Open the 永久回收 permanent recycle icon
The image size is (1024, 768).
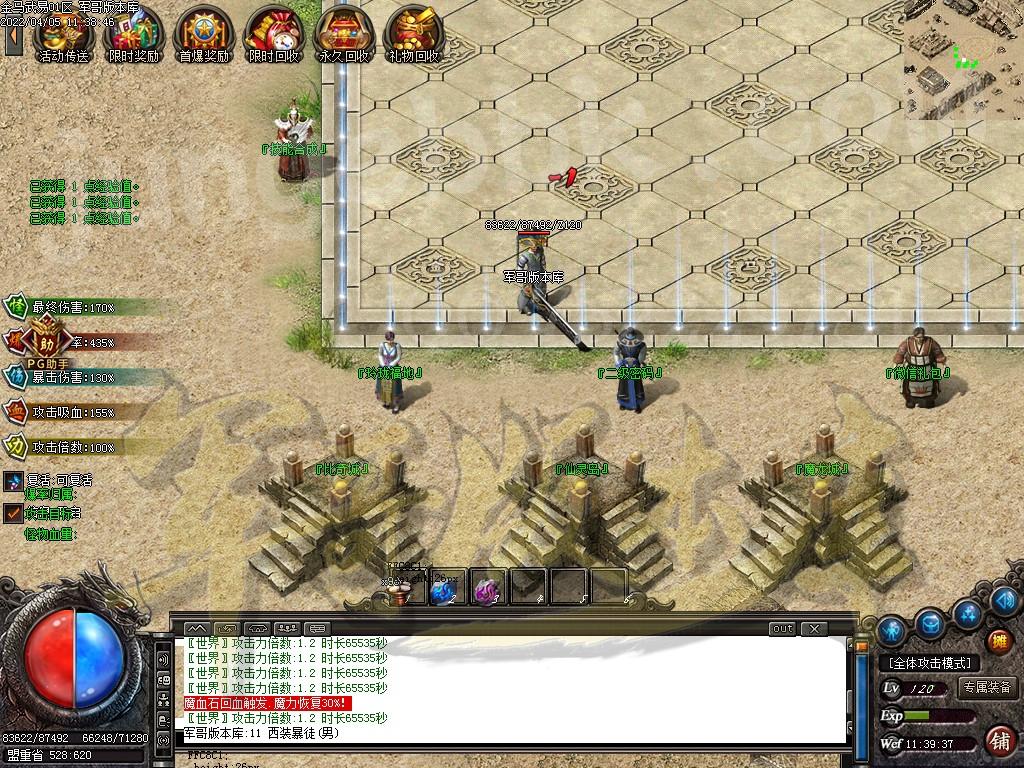point(343,33)
